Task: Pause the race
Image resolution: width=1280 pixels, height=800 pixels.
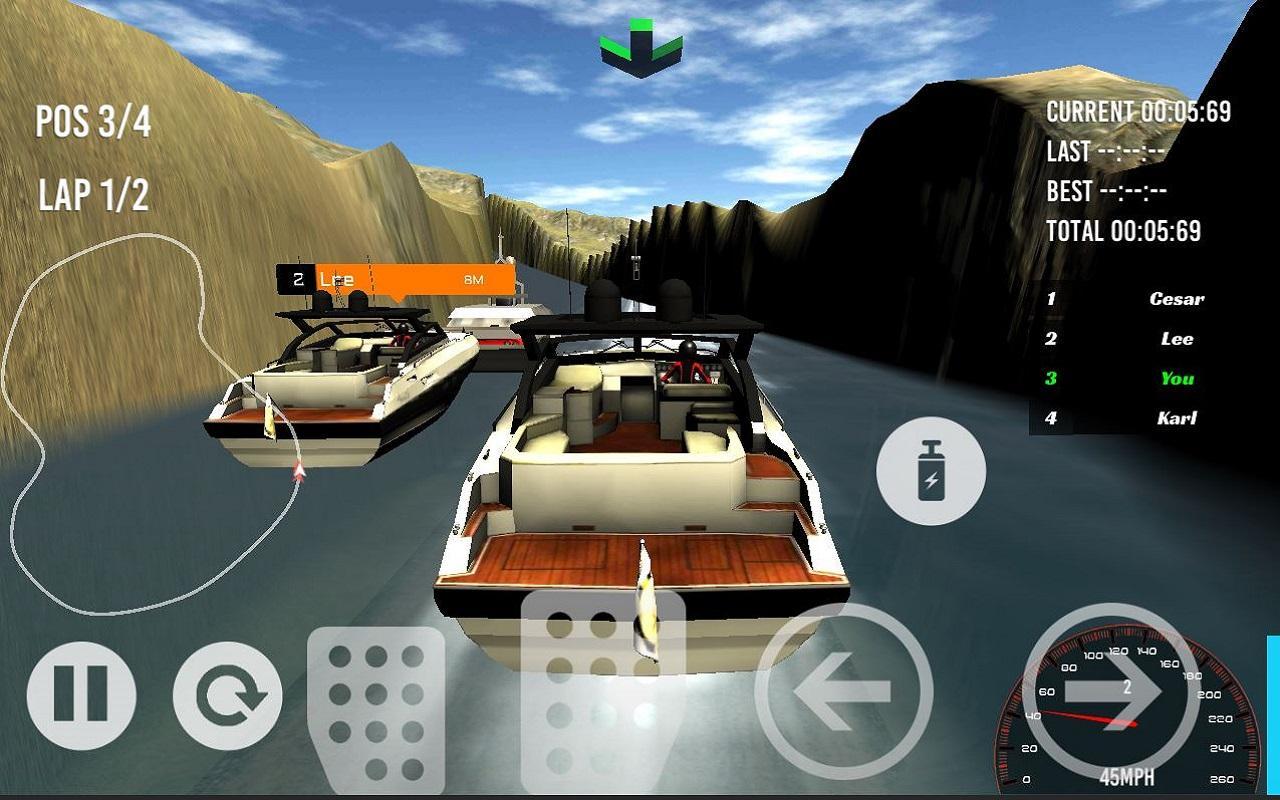Action: tap(81, 695)
